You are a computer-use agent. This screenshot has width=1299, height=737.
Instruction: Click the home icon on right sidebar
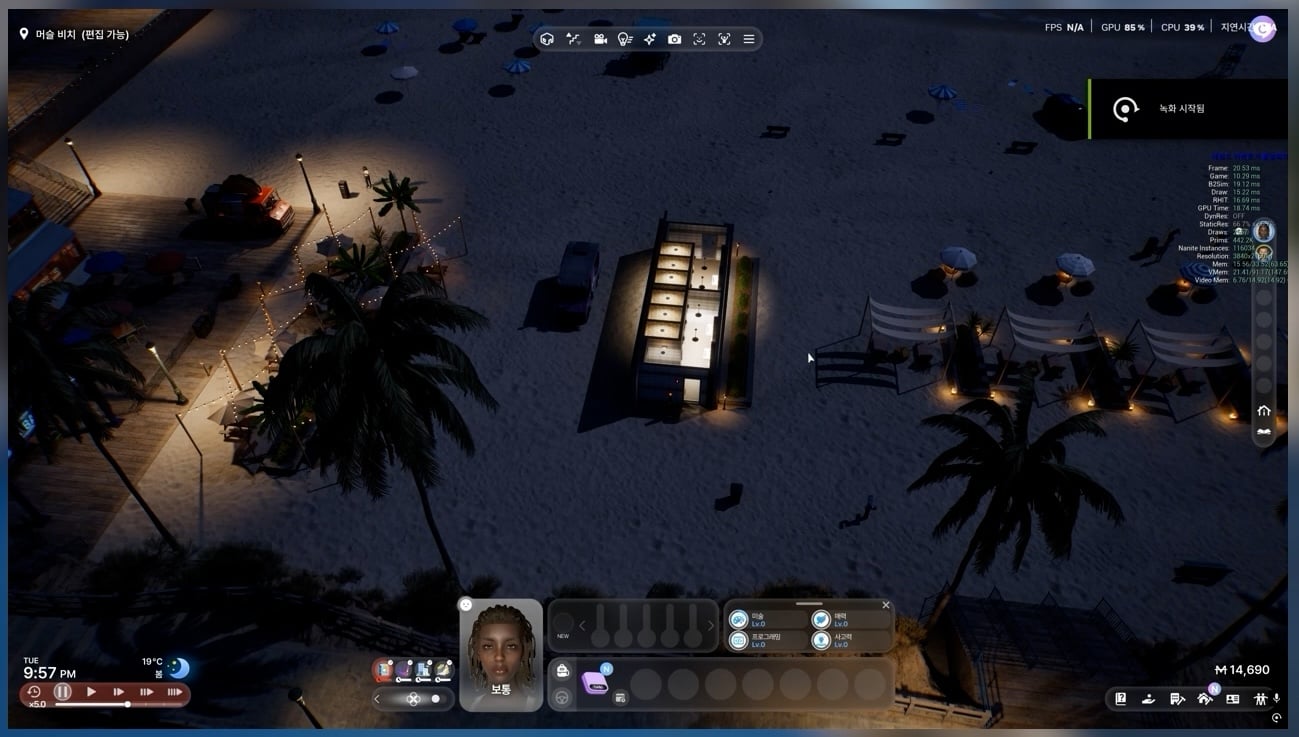point(1264,411)
